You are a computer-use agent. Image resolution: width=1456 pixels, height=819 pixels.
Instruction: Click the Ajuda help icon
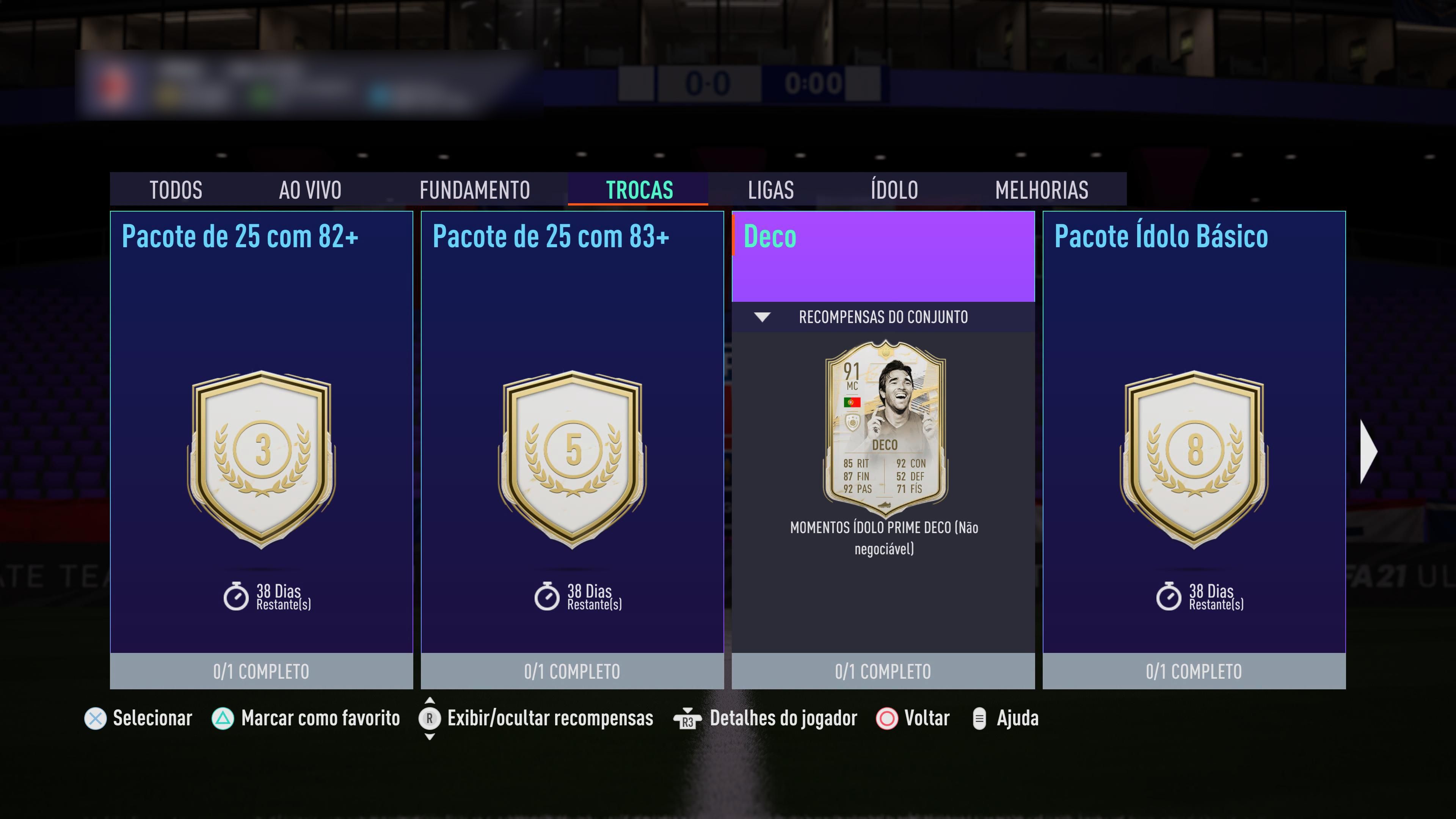pos(979,719)
